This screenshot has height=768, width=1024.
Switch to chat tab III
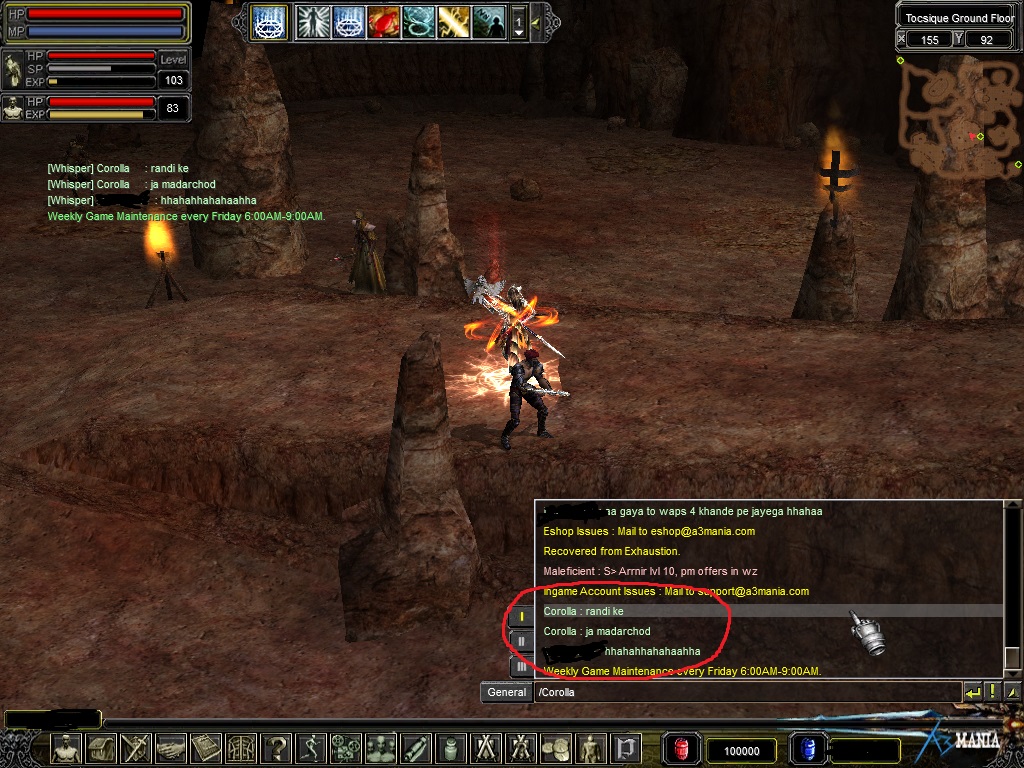coord(521,665)
